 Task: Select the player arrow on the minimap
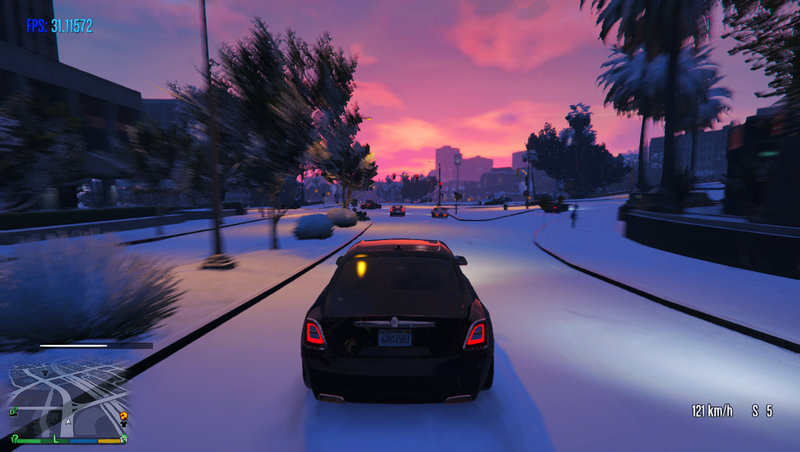coord(66,421)
